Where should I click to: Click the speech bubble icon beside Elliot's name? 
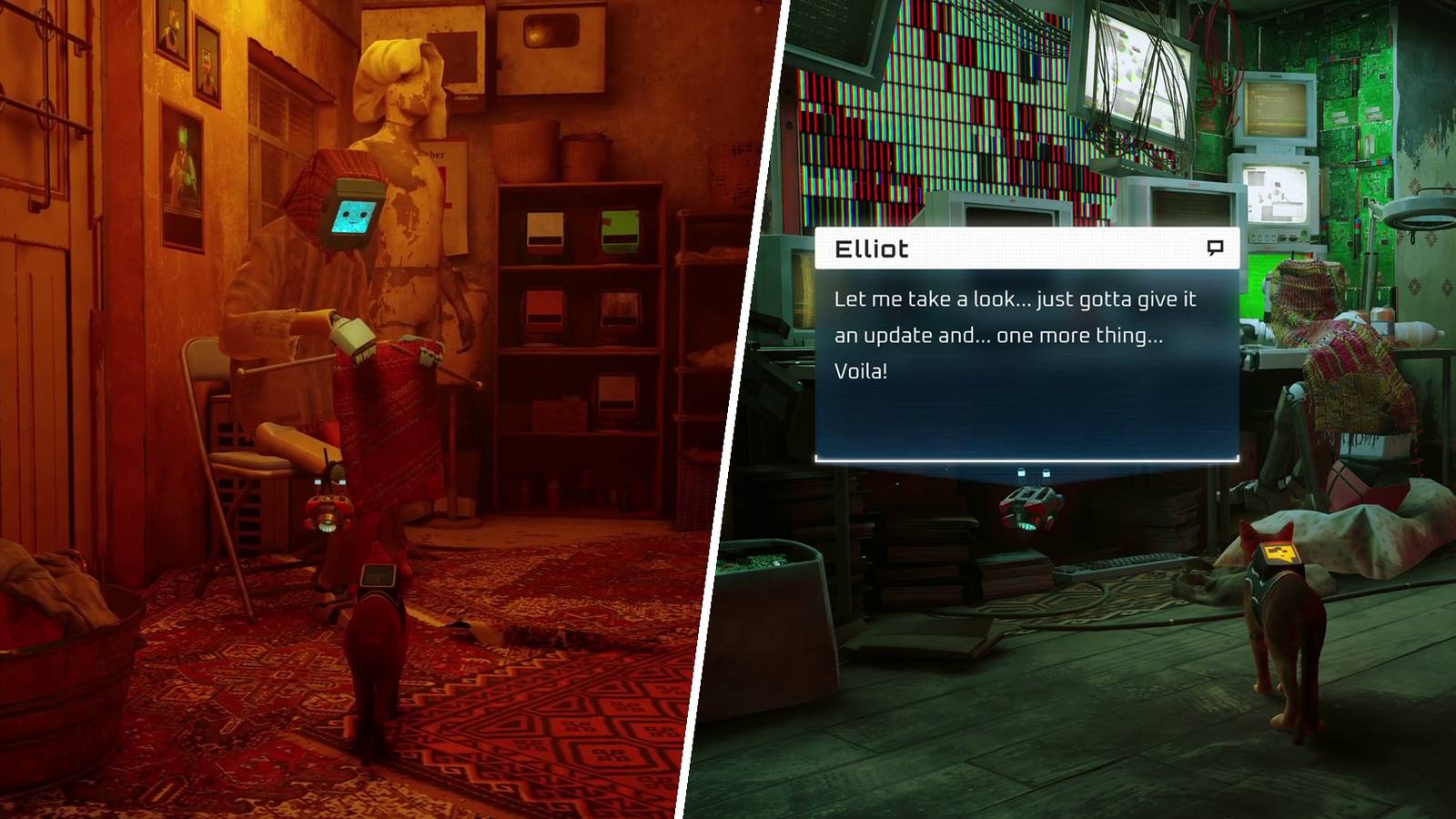pyautogui.click(x=1217, y=248)
